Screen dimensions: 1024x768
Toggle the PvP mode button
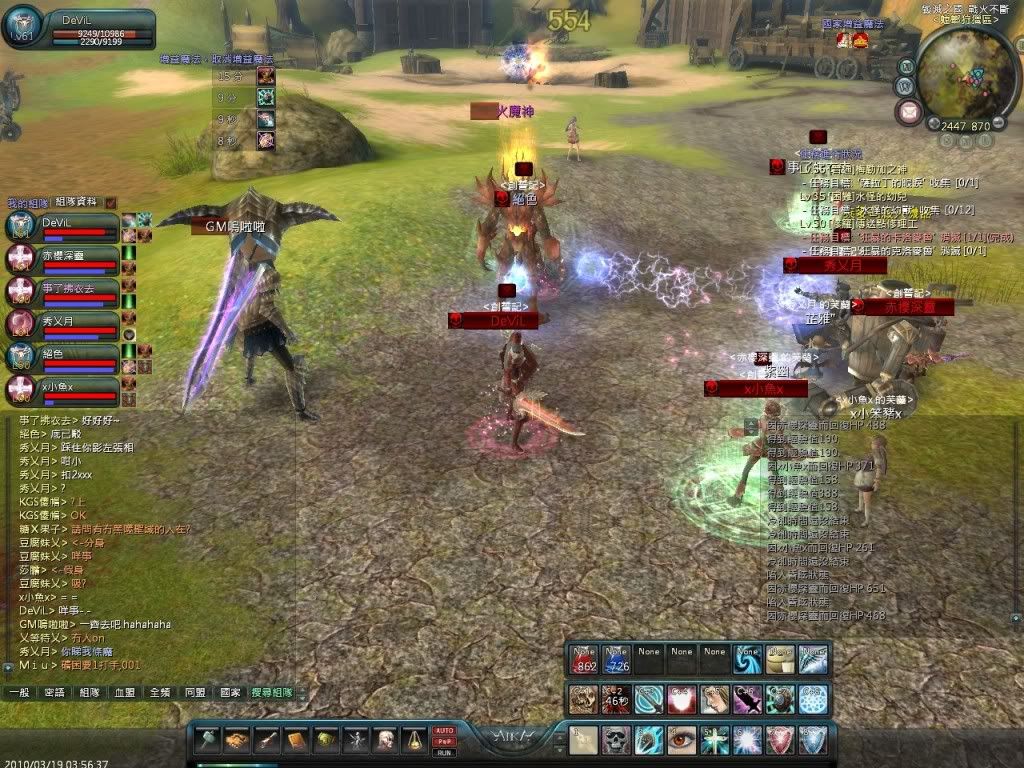444,741
